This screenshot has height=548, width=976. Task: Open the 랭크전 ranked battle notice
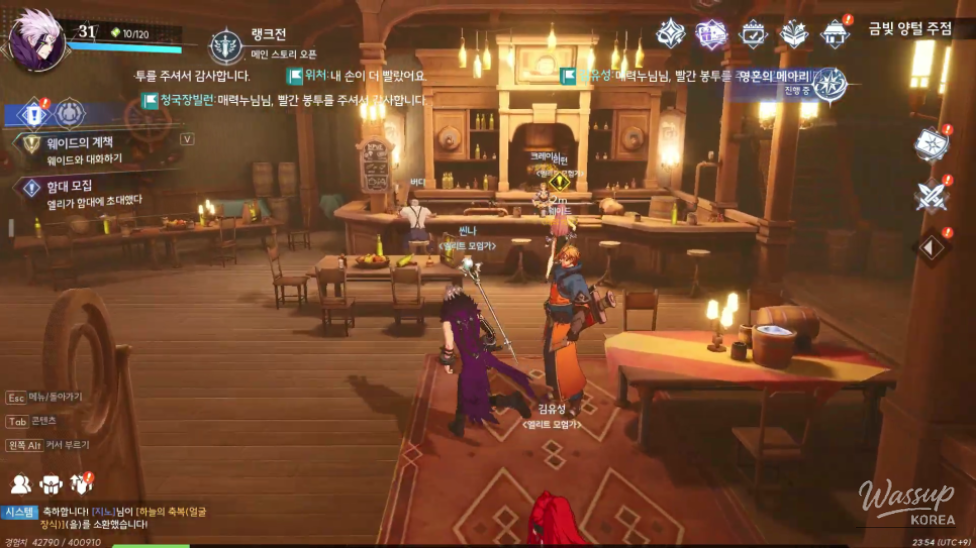tap(227, 46)
